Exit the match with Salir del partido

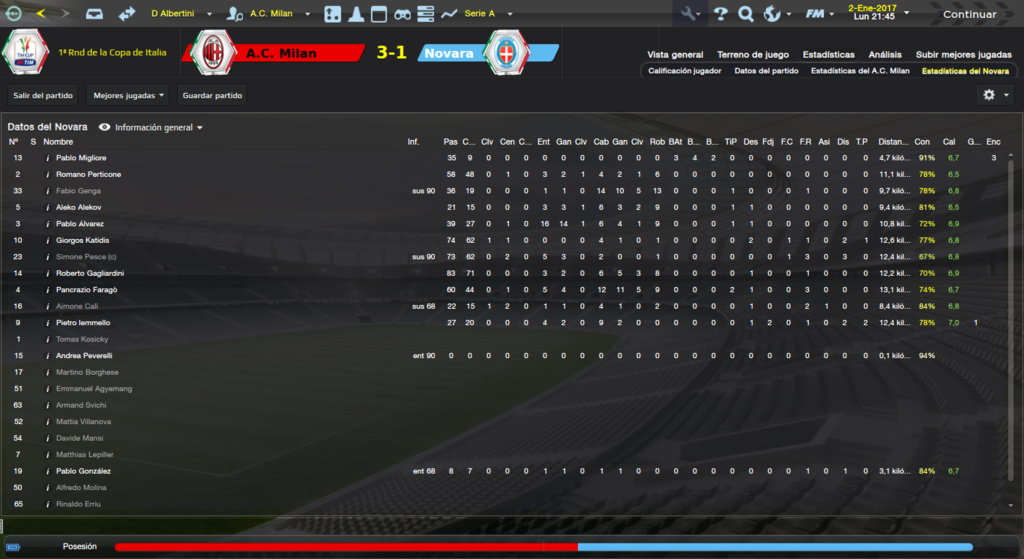pos(44,95)
